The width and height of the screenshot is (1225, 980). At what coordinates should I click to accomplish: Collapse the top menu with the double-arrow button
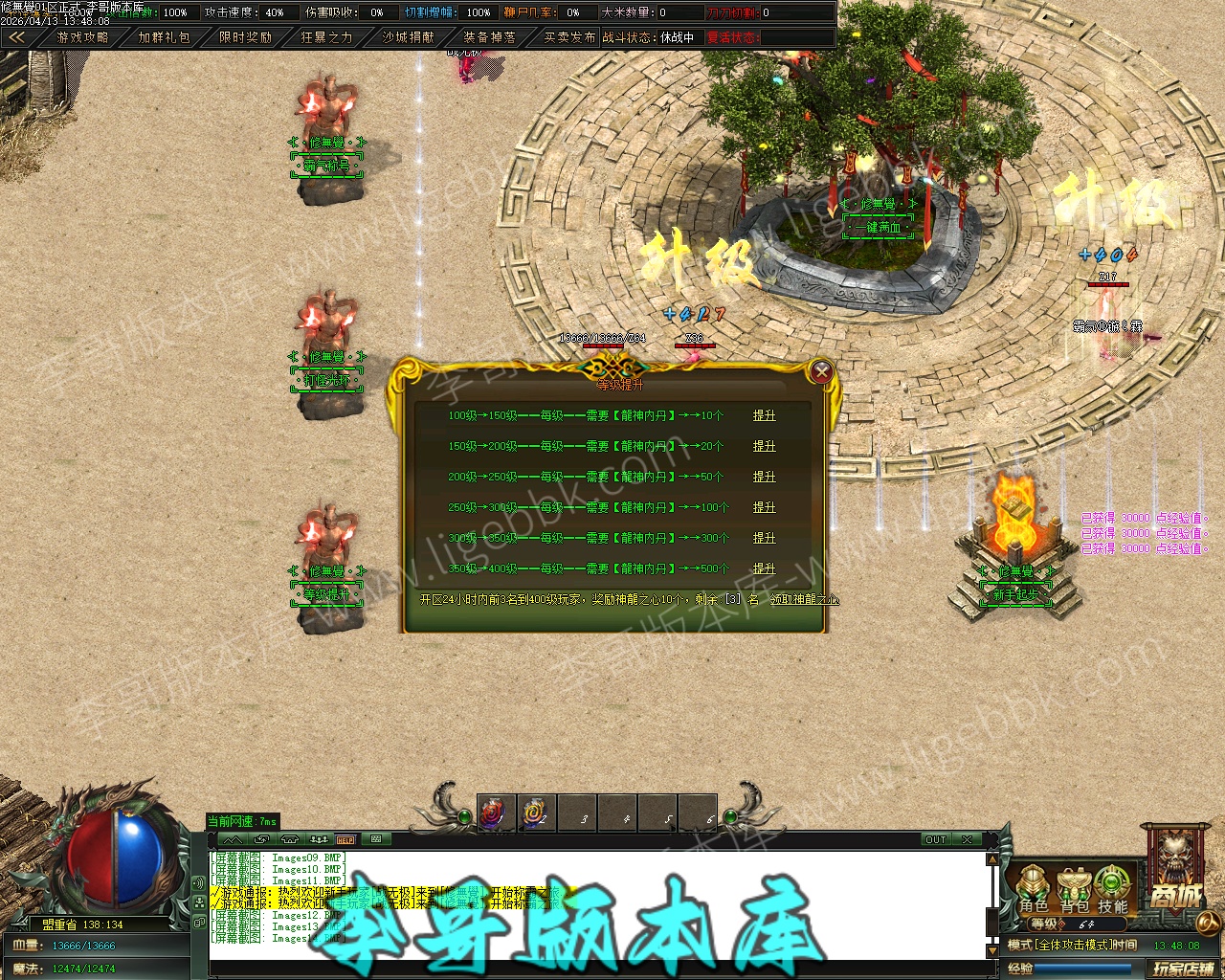tap(16, 37)
